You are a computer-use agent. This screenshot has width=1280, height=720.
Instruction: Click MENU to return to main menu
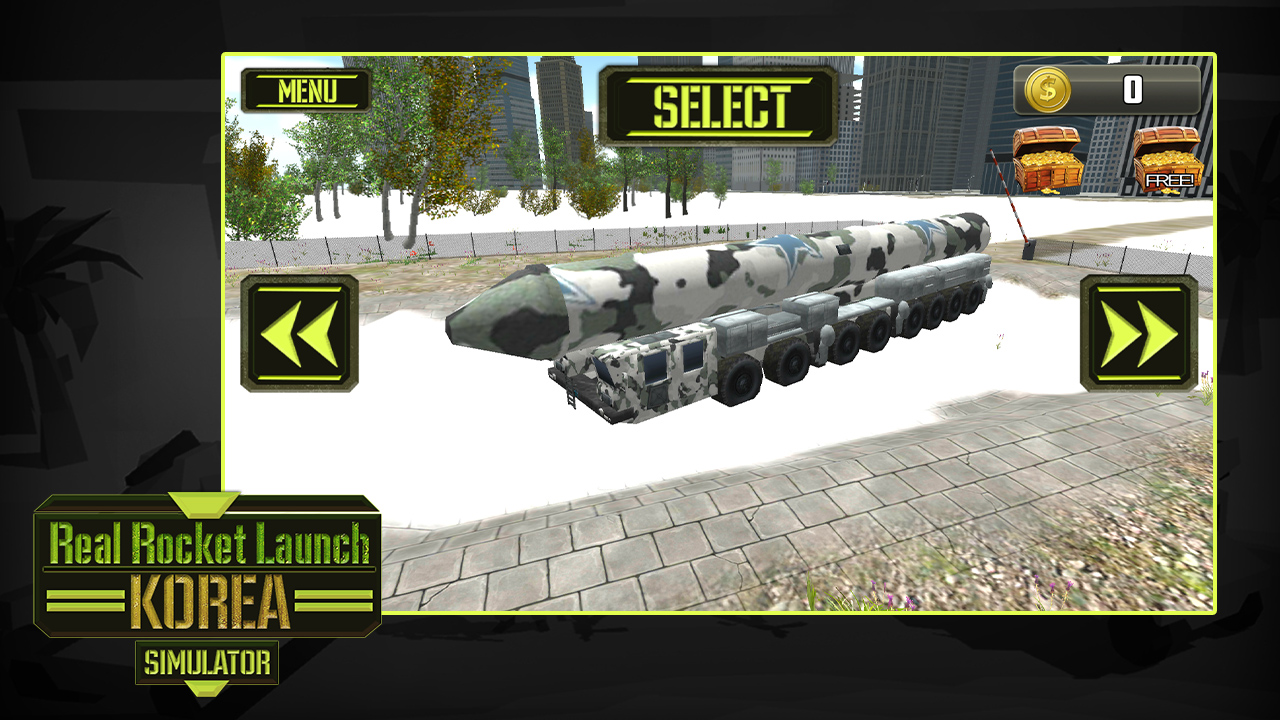305,89
